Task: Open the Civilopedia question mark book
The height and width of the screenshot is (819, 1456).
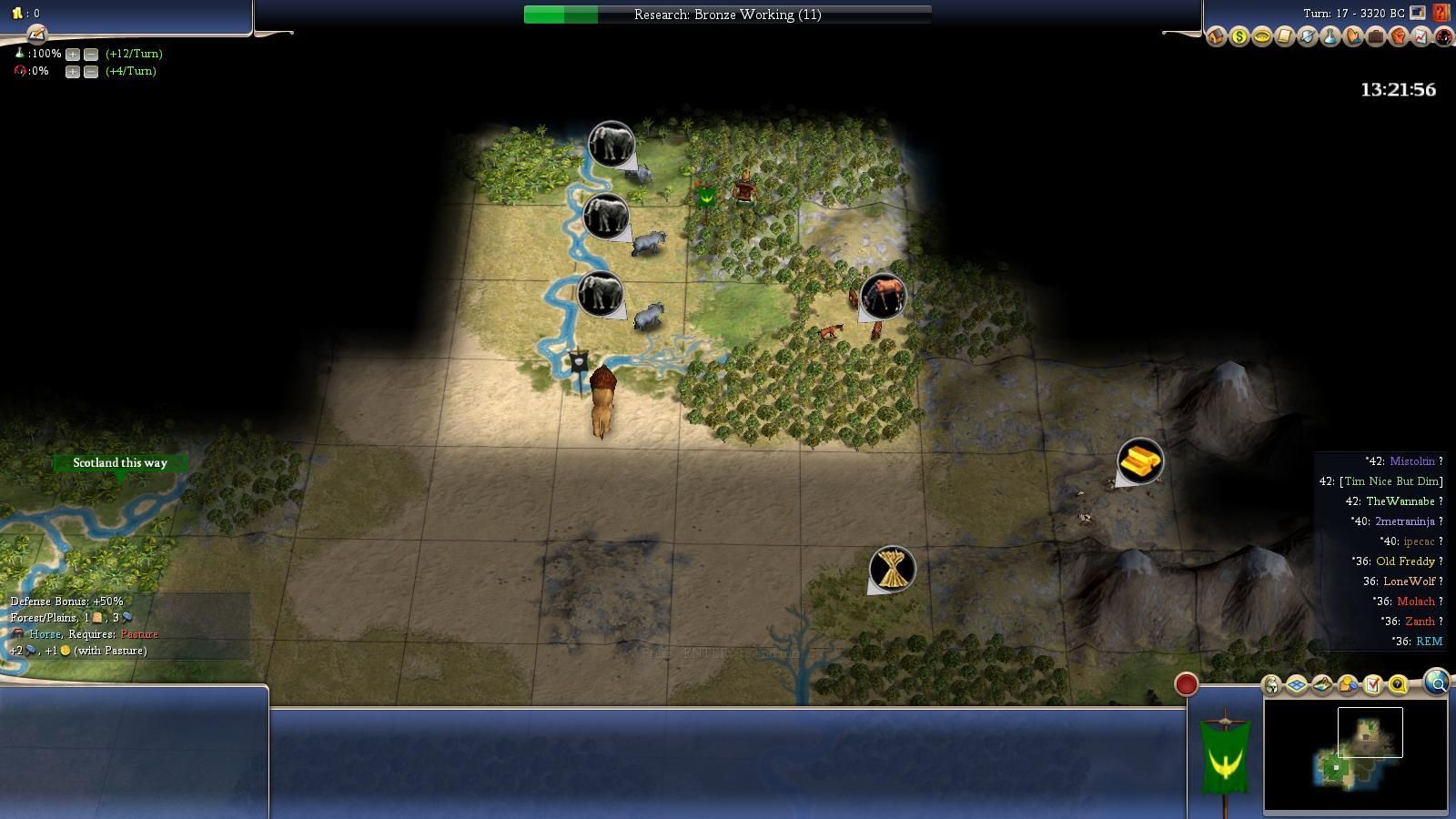Action: (1441, 13)
